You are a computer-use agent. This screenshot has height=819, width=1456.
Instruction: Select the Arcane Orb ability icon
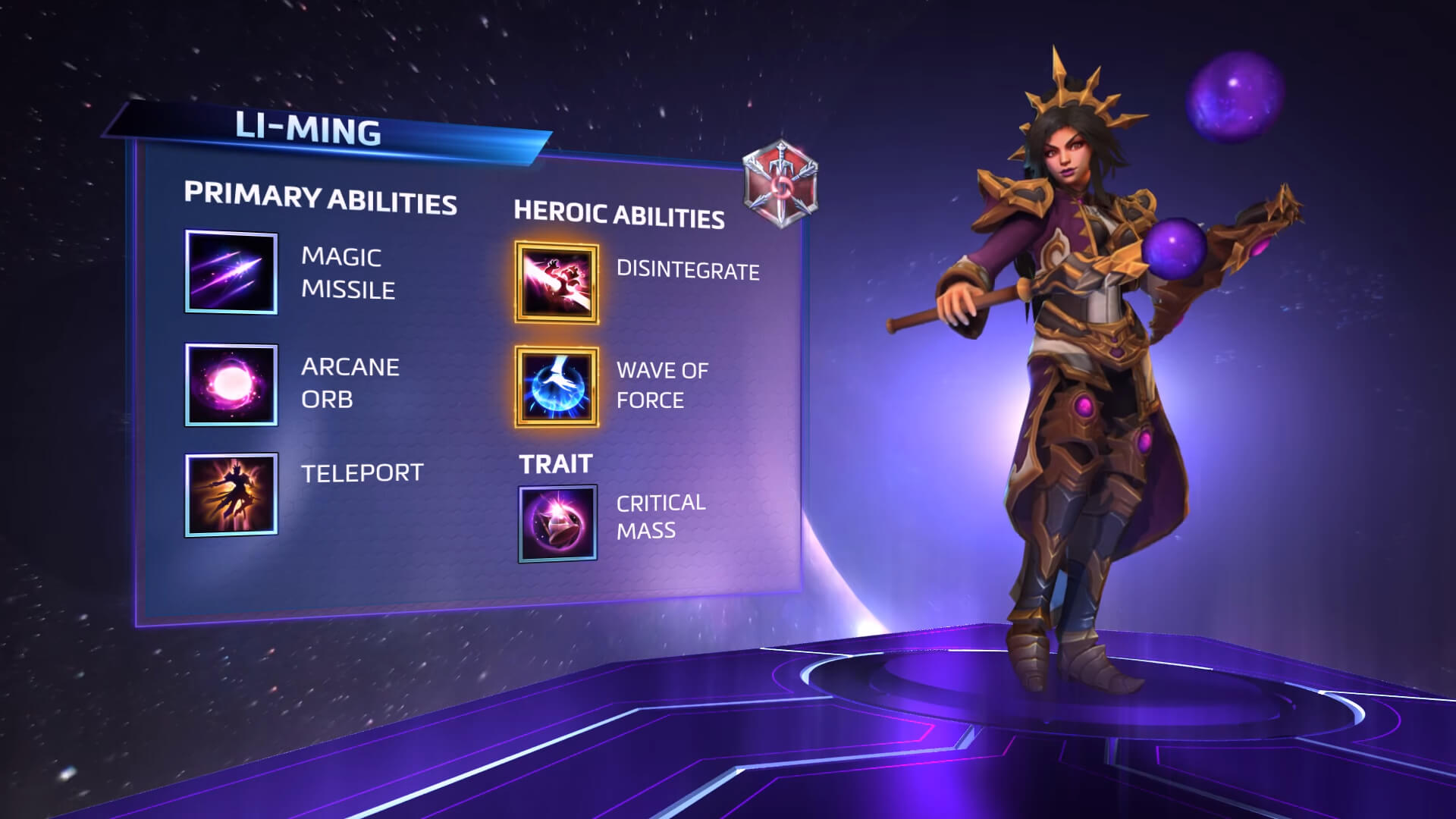coord(230,385)
